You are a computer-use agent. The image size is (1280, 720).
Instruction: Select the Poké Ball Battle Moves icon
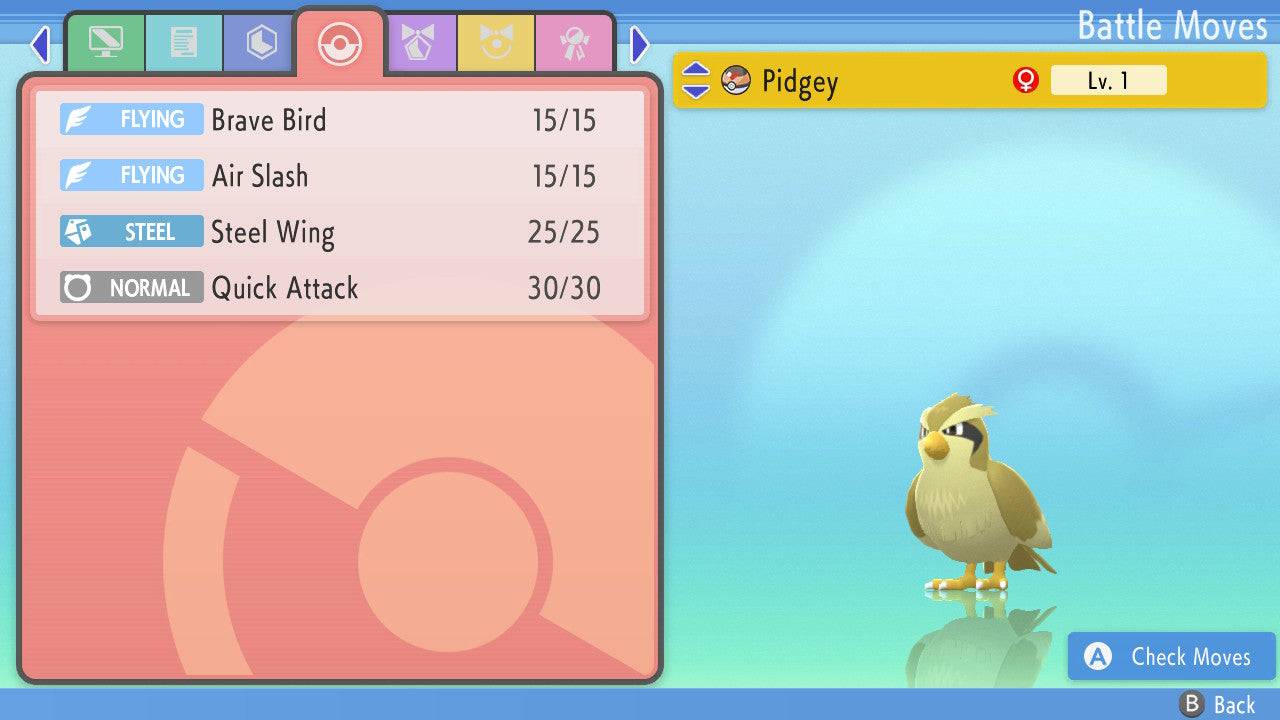click(340, 42)
